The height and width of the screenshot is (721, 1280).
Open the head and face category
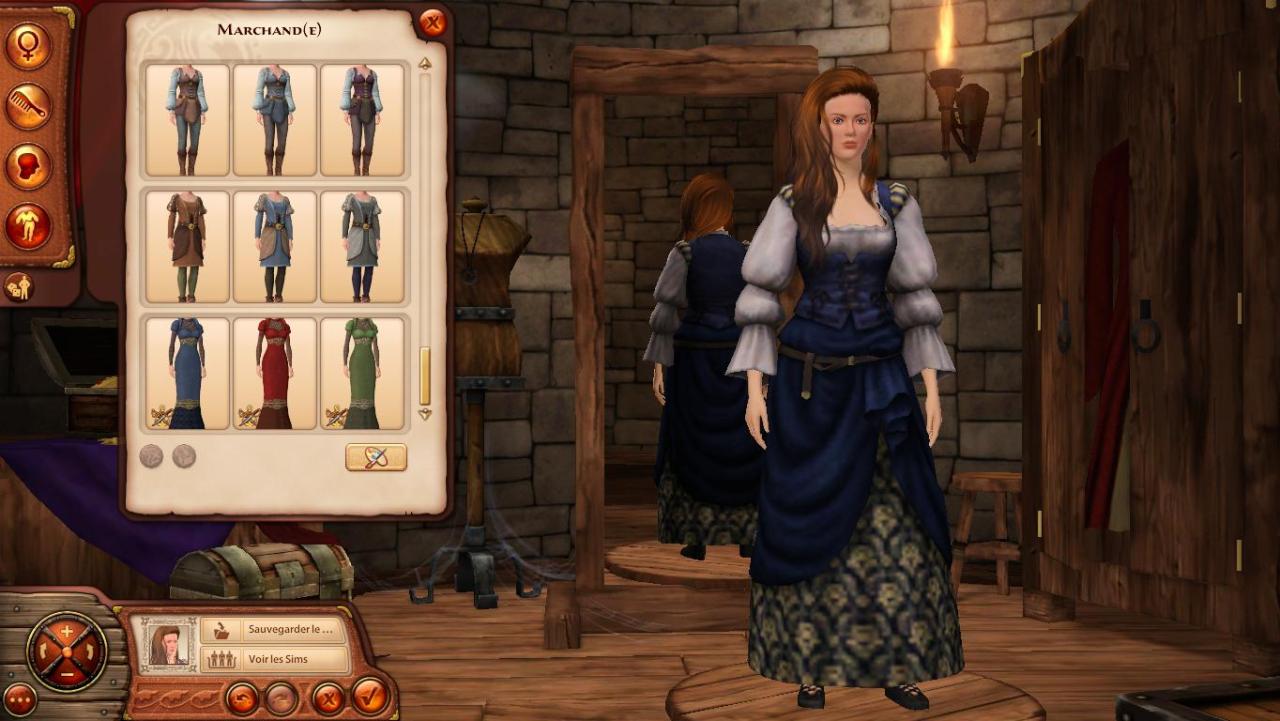point(27,166)
